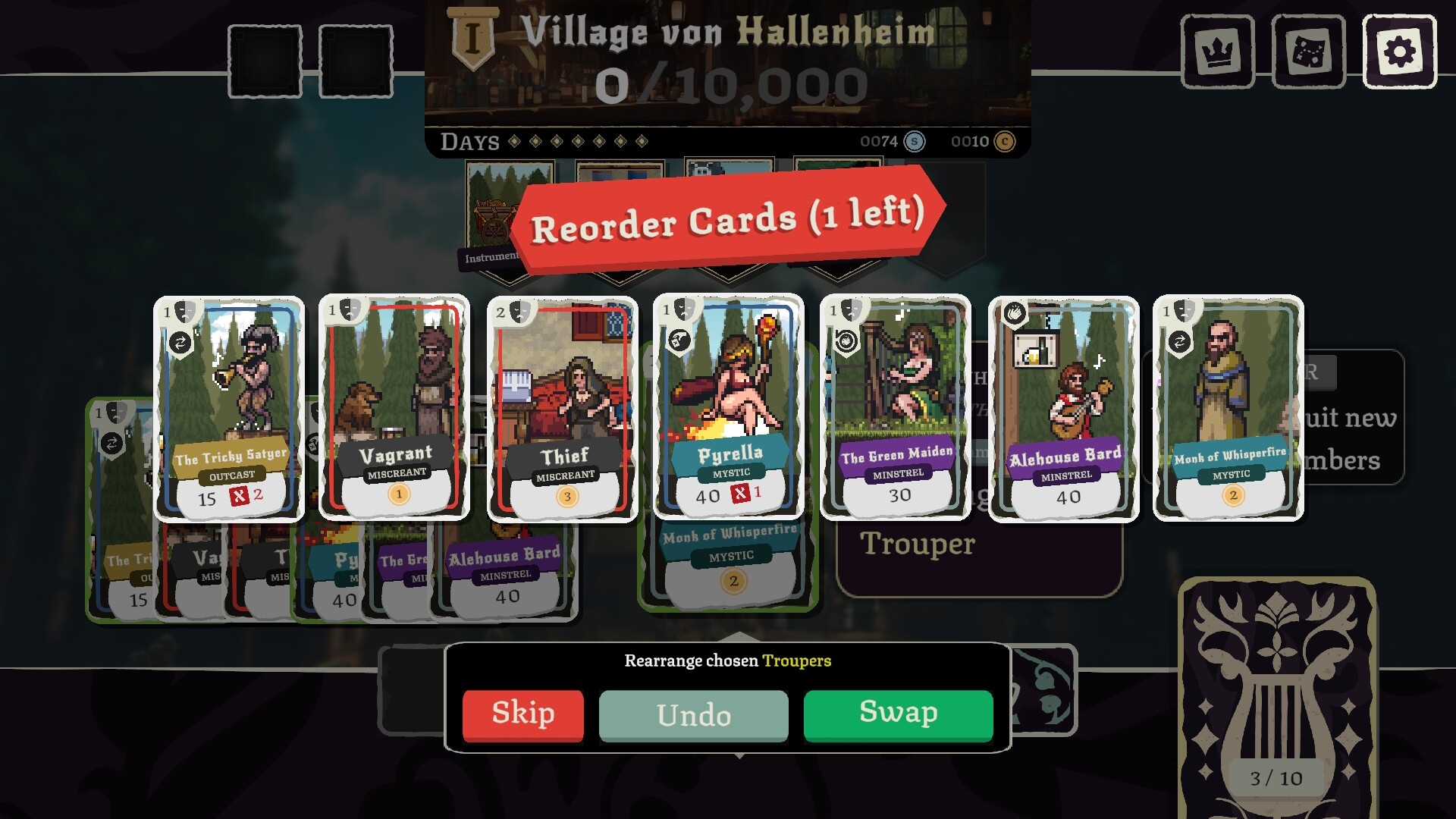1456x819 pixels.
Task: Click the theater mask icon on Pyrella's card
Action: click(x=684, y=309)
